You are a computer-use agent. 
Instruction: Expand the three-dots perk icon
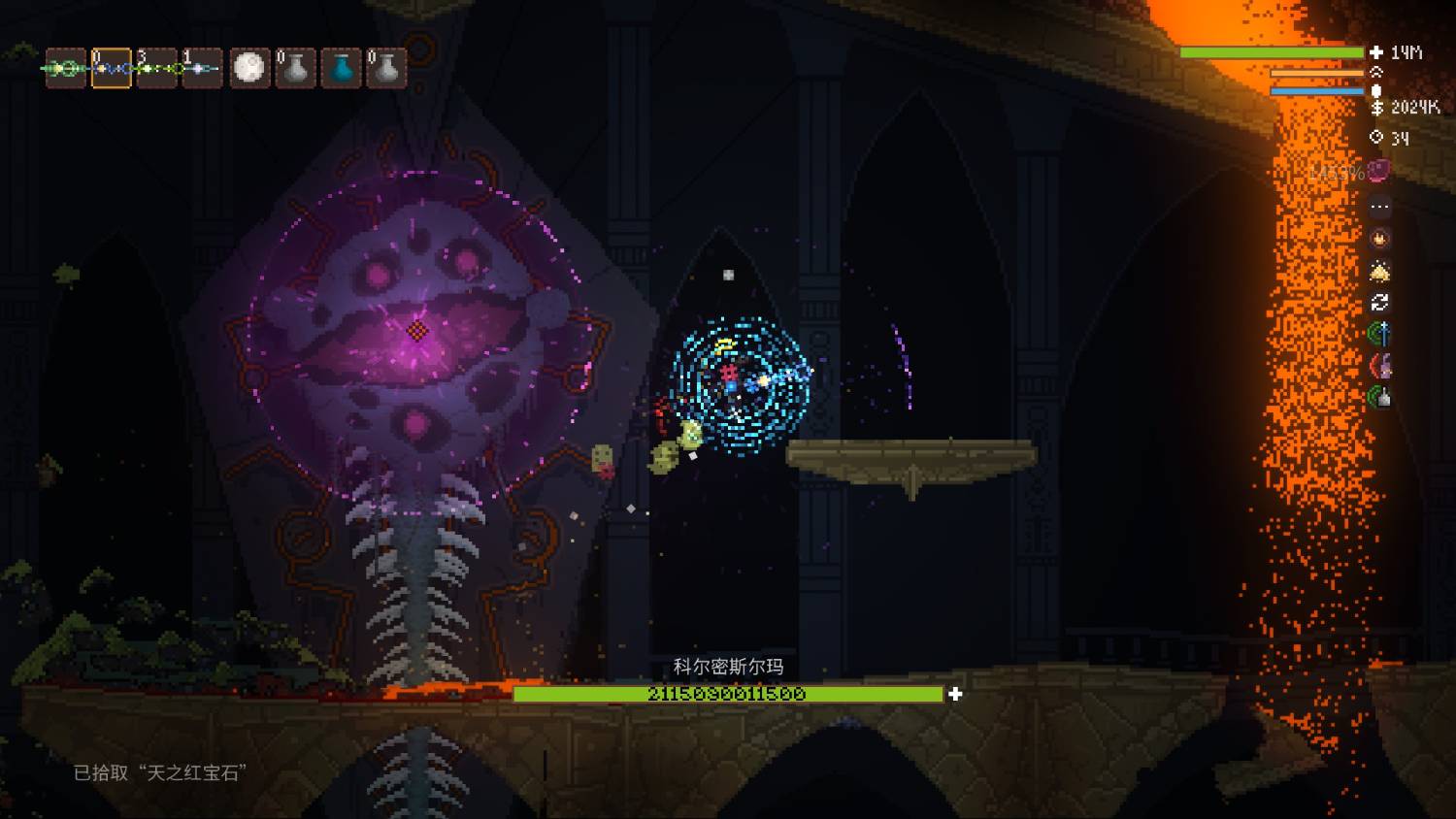(x=1379, y=207)
